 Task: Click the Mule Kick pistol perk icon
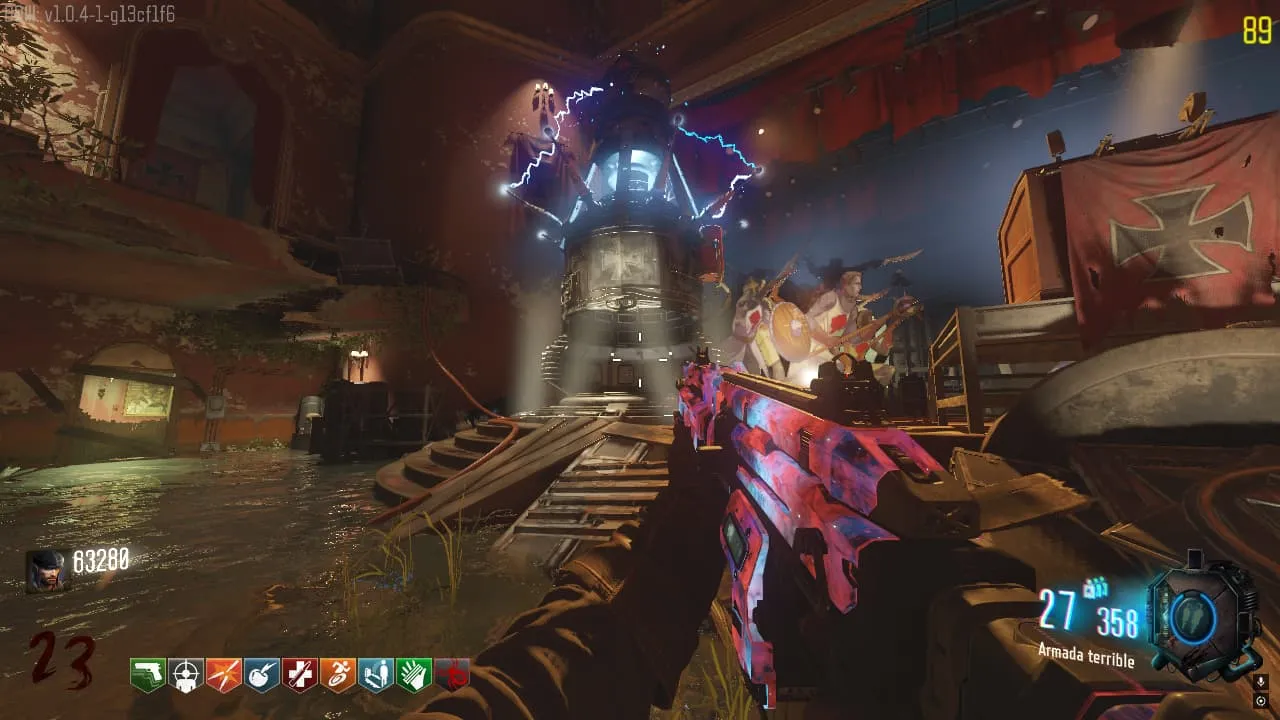(148, 675)
